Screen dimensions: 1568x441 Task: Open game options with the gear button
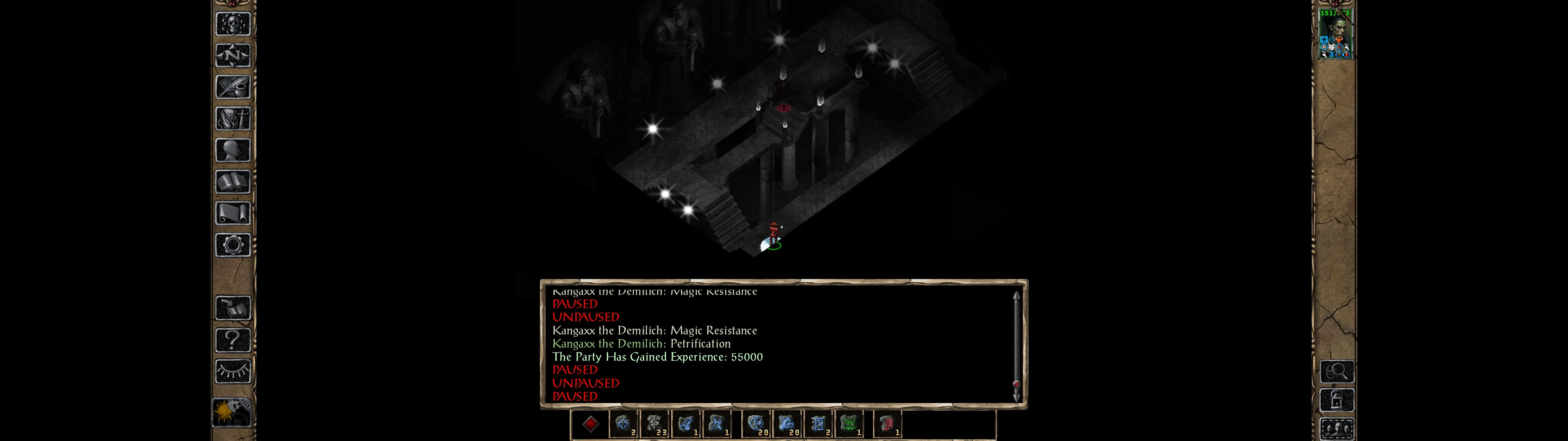pyautogui.click(x=232, y=246)
